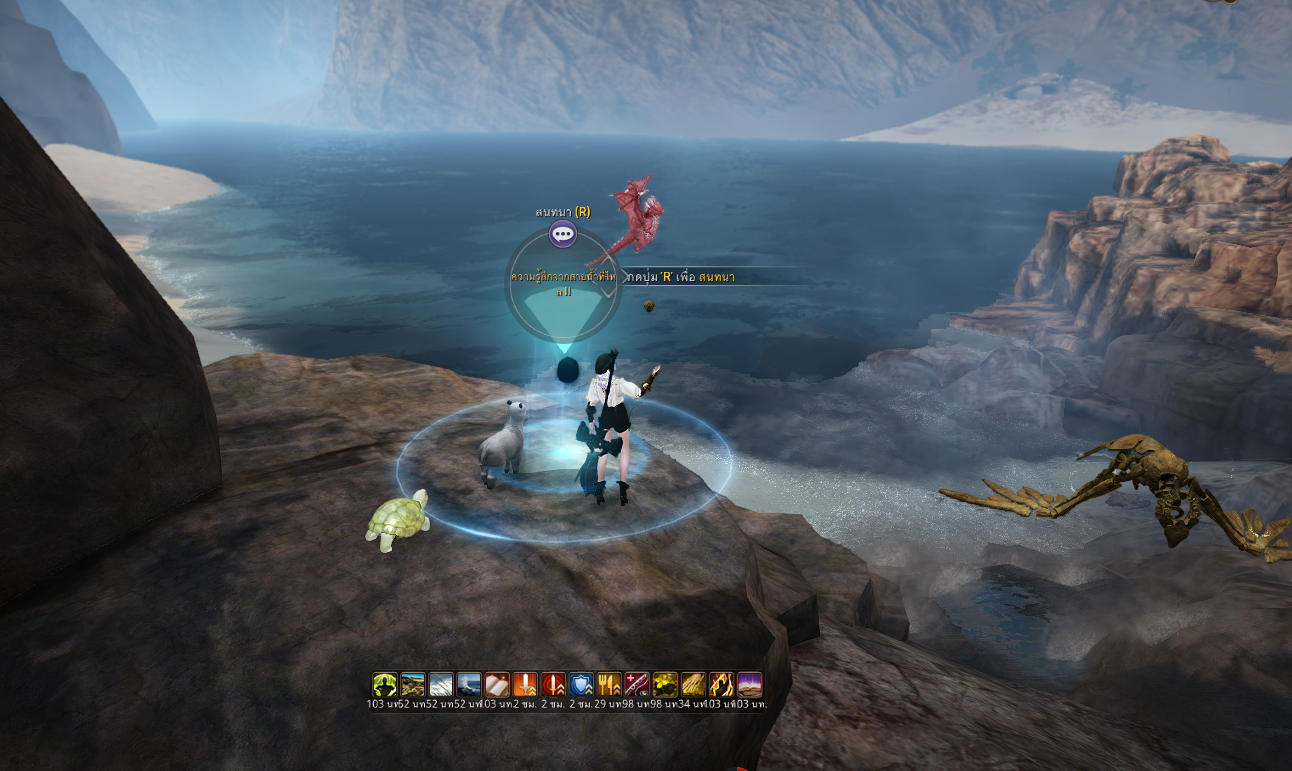Image resolution: width=1292 pixels, height=771 pixels.
Task: Click the golden hand buff icon
Action: pos(693,684)
